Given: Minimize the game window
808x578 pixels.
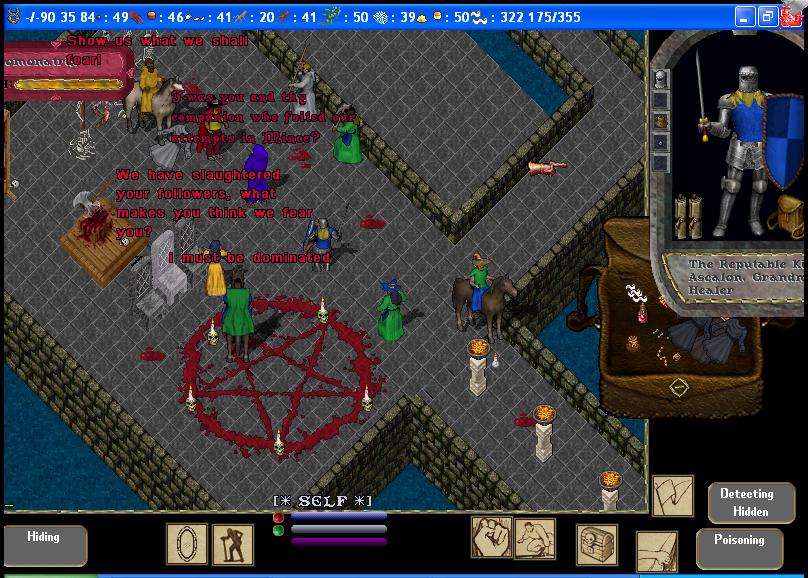Looking at the screenshot, I should pos(745,17).
